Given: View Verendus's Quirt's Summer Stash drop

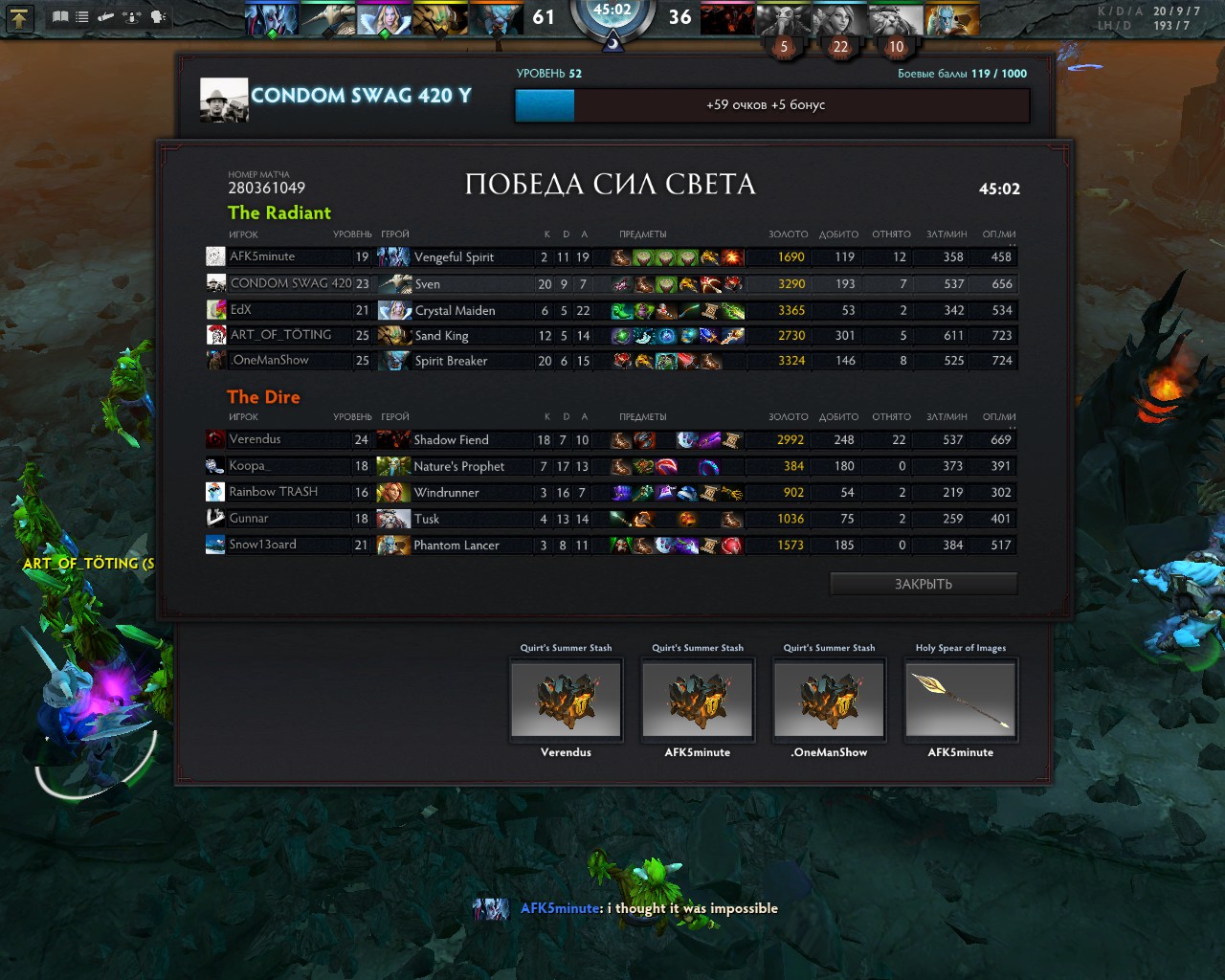Looking at the screenshot, I should pyautogui.click(x=566, y=699).
